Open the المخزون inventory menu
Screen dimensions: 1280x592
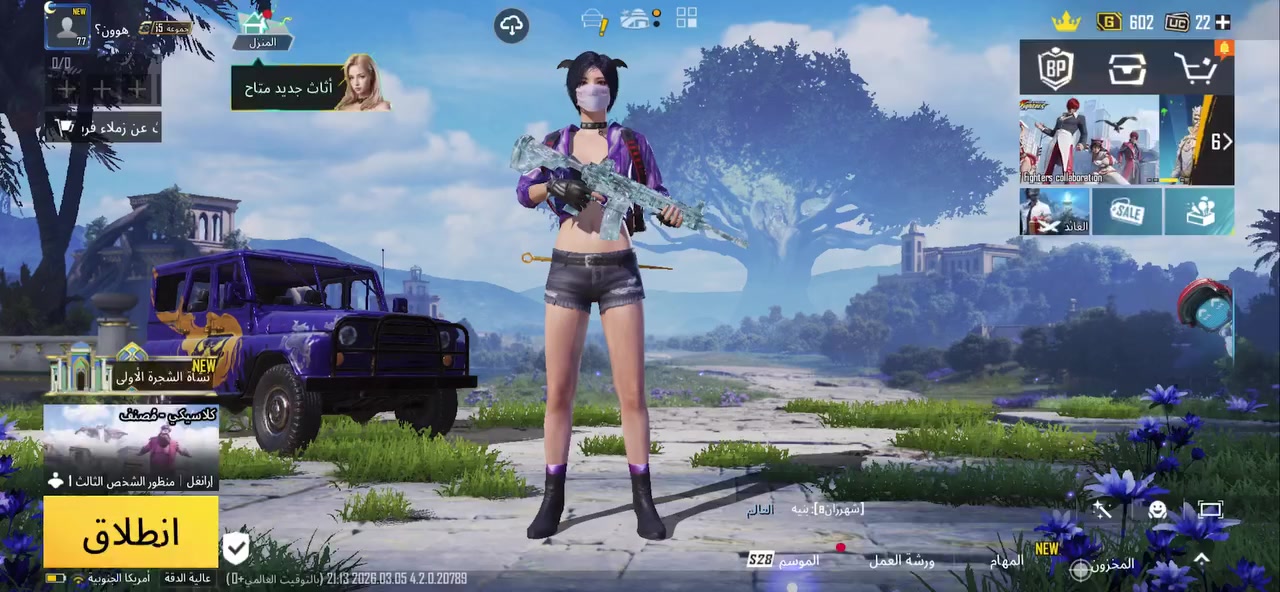pyautogui.click(x=1104, y=566)
